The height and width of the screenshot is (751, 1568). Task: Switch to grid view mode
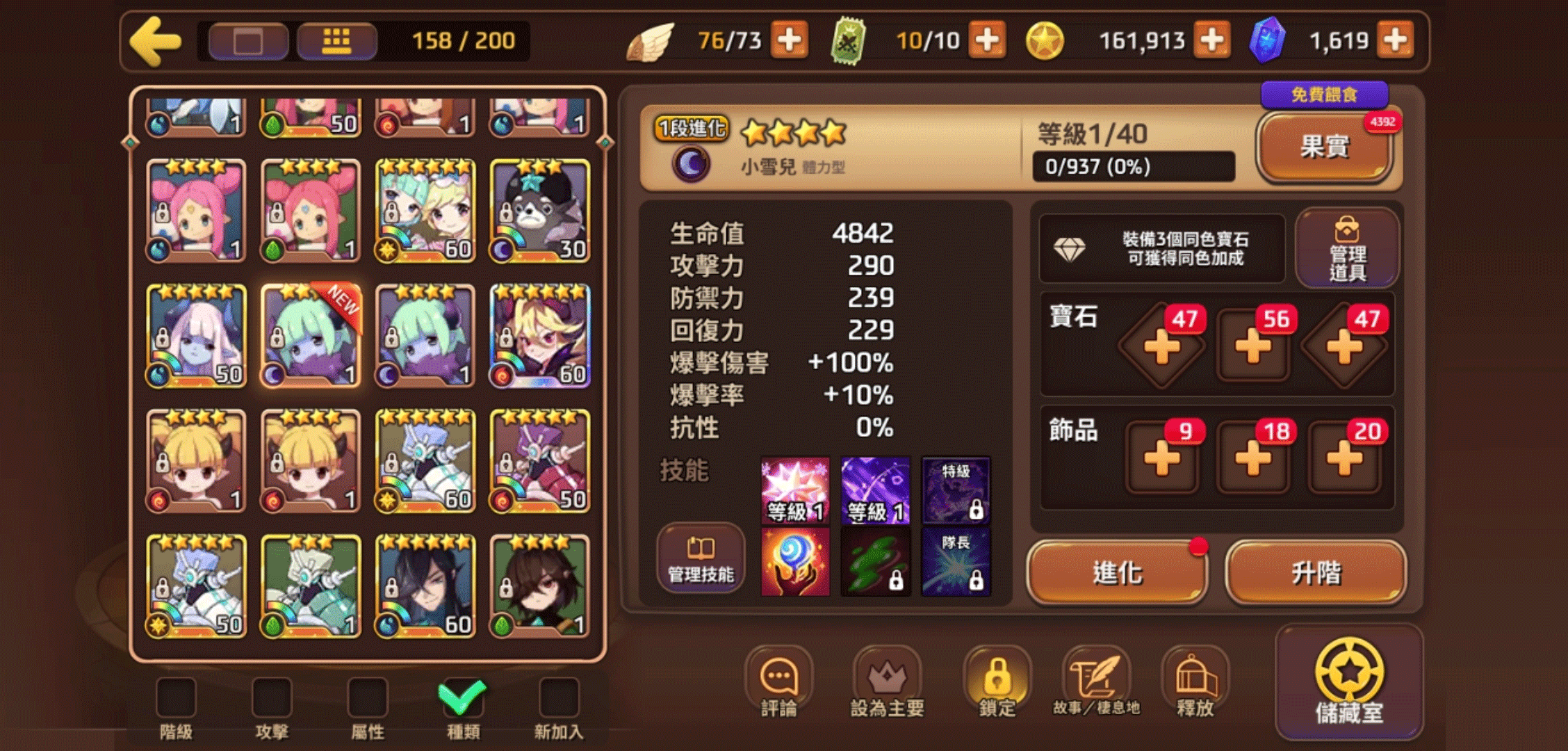tap(336, 40)
